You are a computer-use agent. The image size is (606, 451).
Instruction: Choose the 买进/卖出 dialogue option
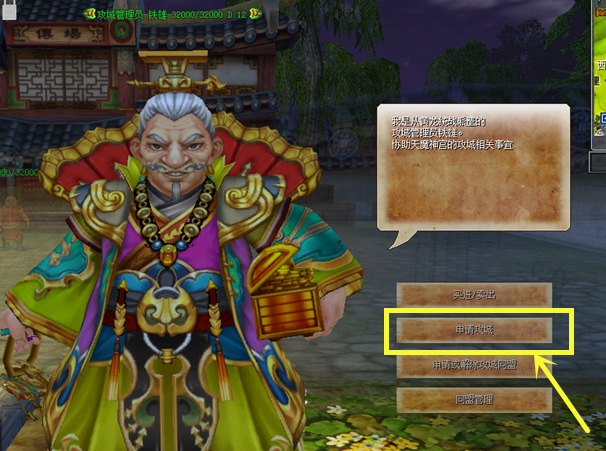tap(474, 295)
